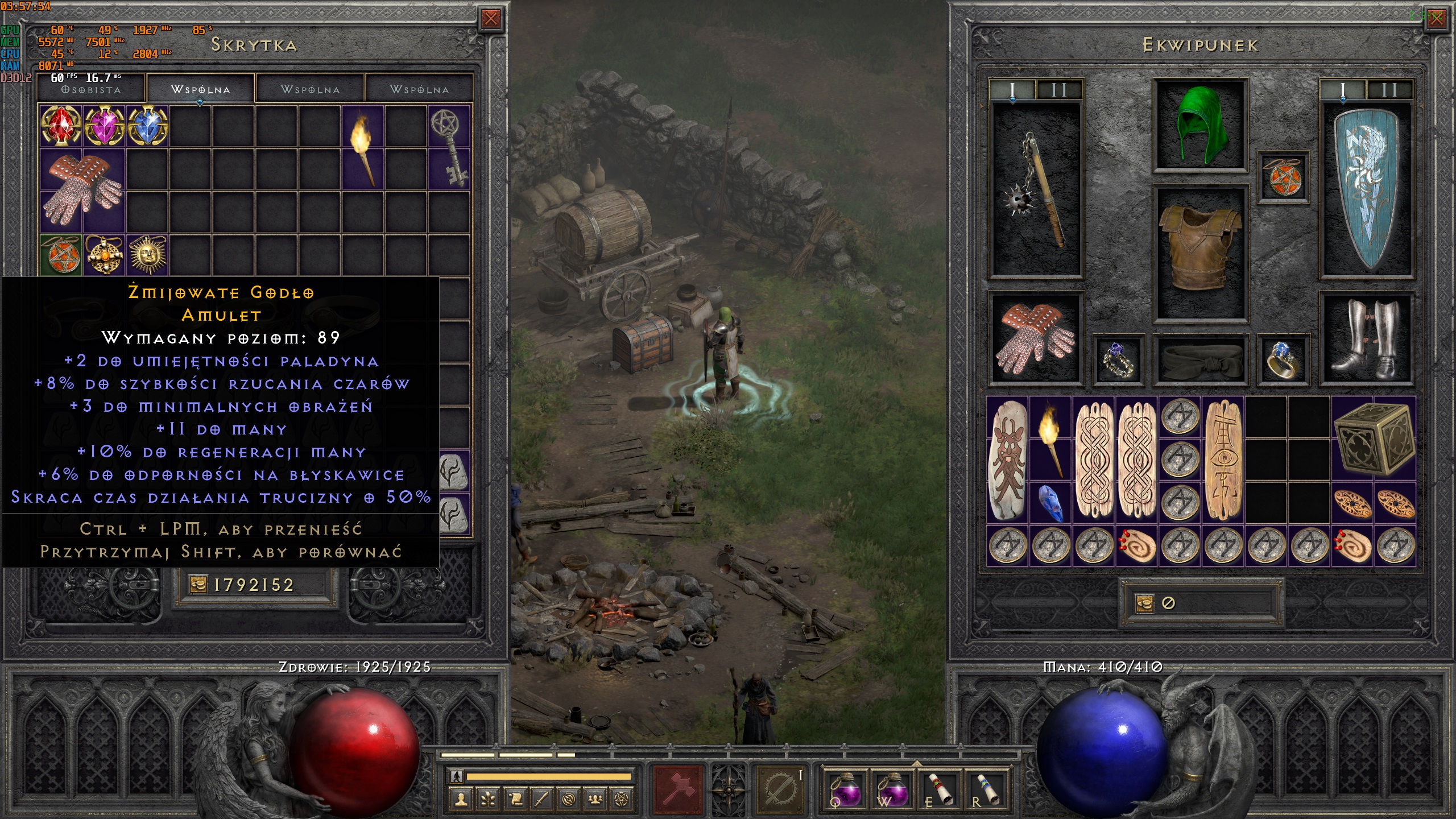Viewport: 1456px width, 819px height.
Task: Select the equipped metal boots
Action: (x=1366, y=340)
